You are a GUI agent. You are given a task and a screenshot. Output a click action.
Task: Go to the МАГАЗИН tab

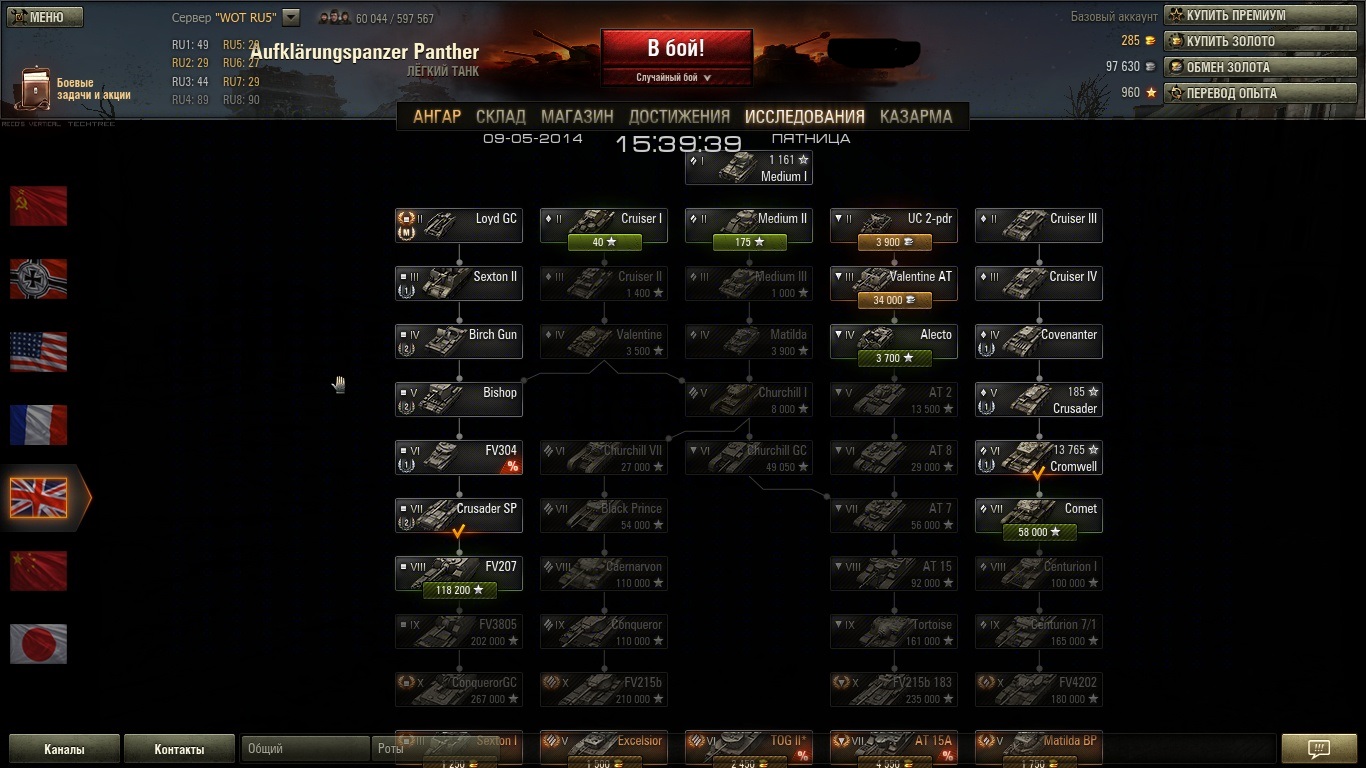[577, 116]
